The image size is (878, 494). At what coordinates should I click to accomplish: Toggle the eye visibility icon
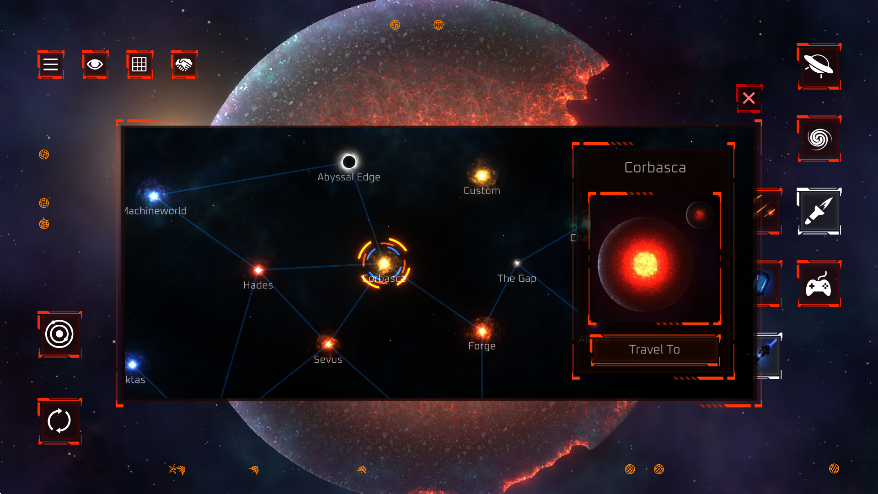click(x=95, y=65)
